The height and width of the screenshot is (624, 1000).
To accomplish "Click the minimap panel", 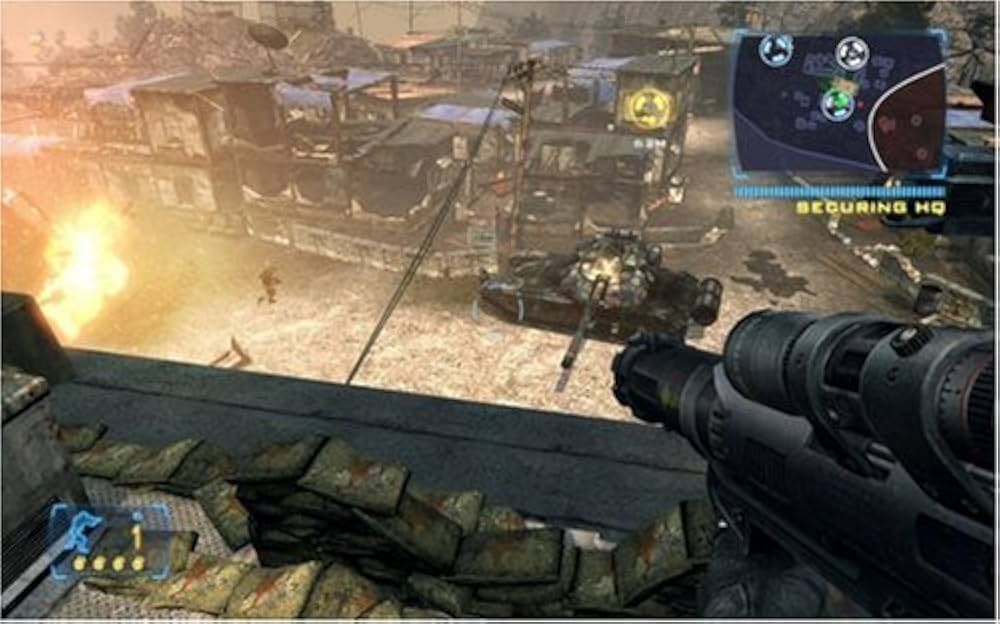I will point(839,102).
